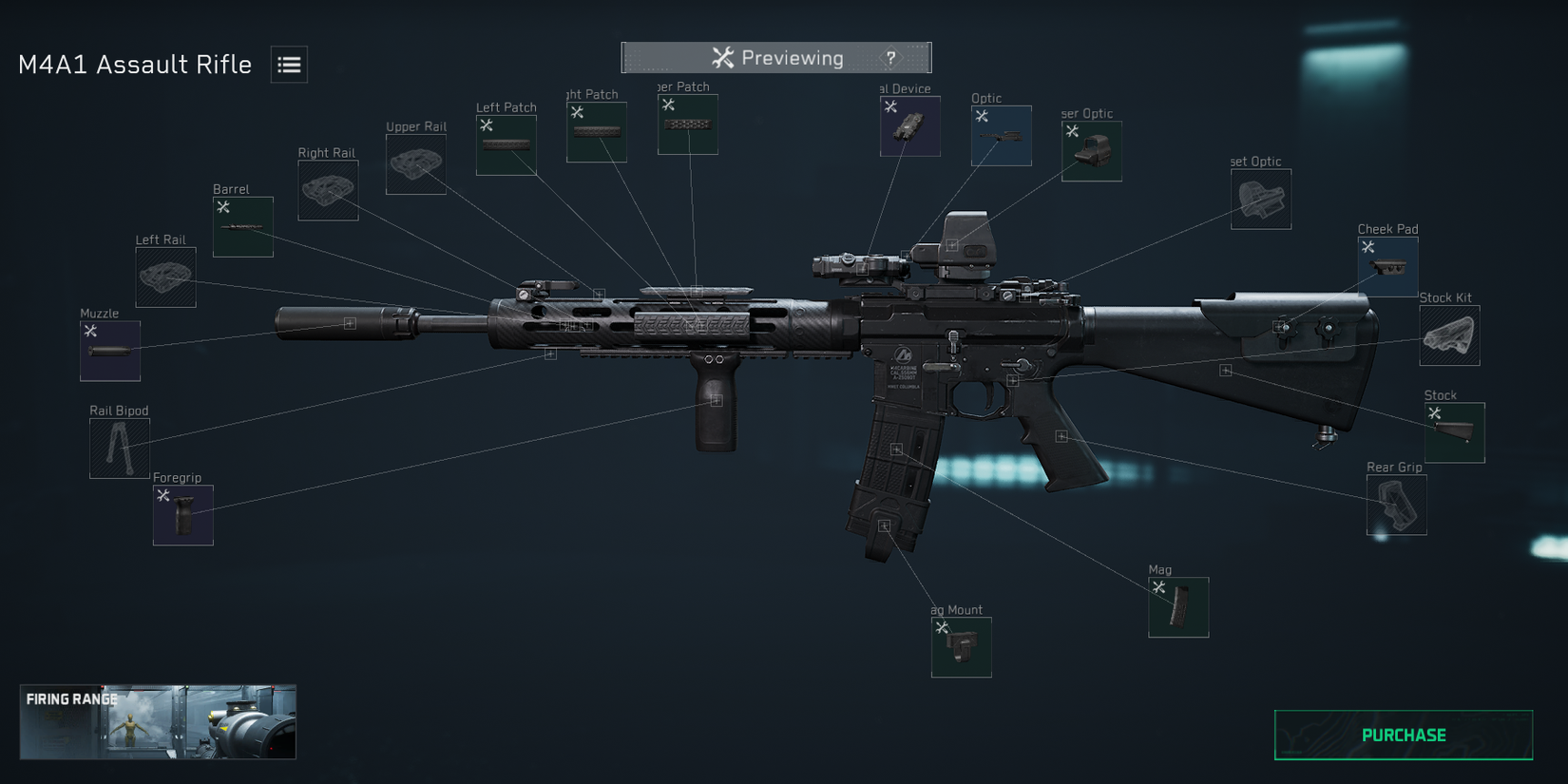The width and height of the screenshot is (1568, 784).
Task: Open the Rear Grip attachment slot
Action: coord(1396,505)
